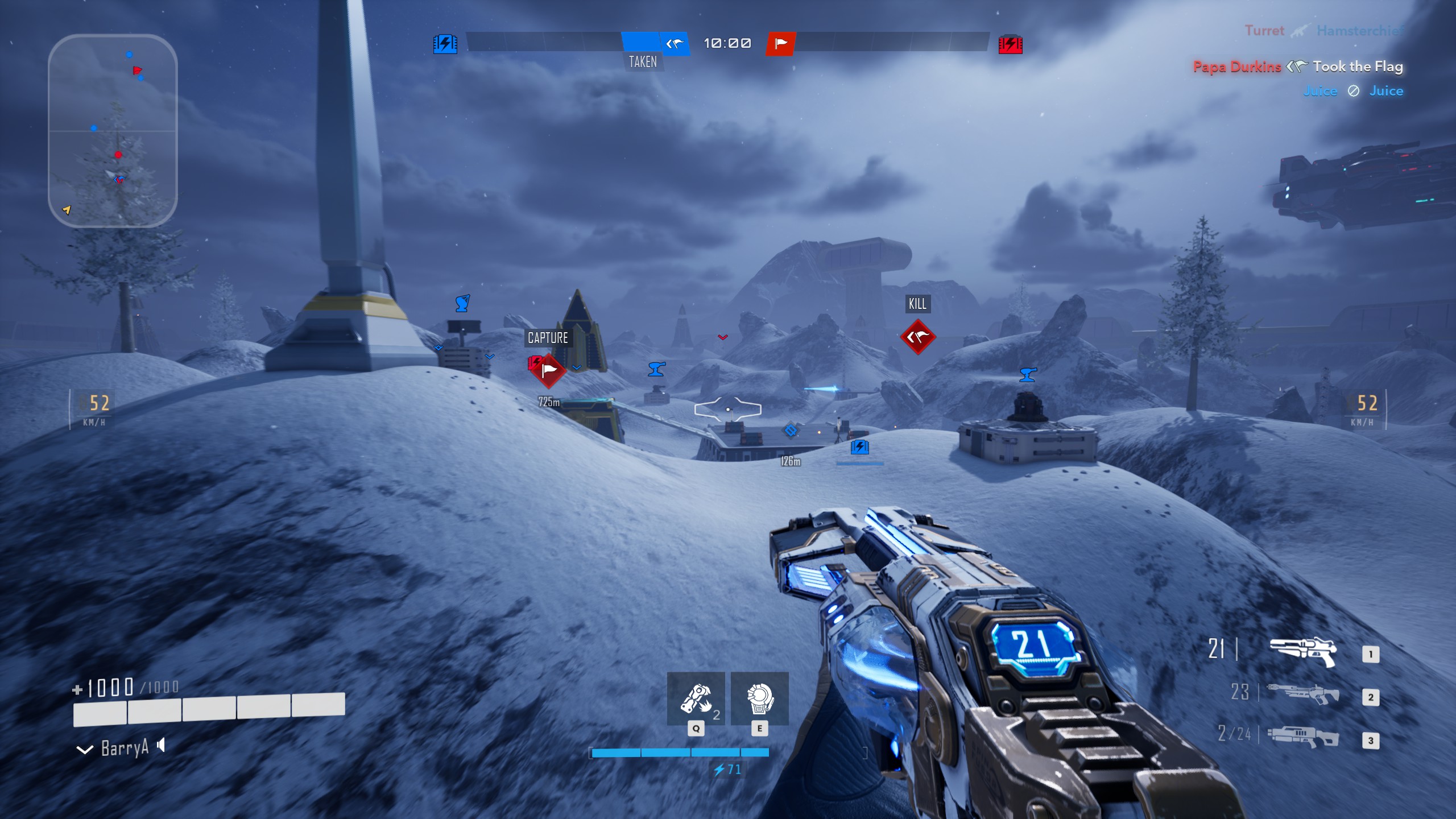Click Papa Durkins in the kill feed
1456x819 pixels.
pos(1238,67)
